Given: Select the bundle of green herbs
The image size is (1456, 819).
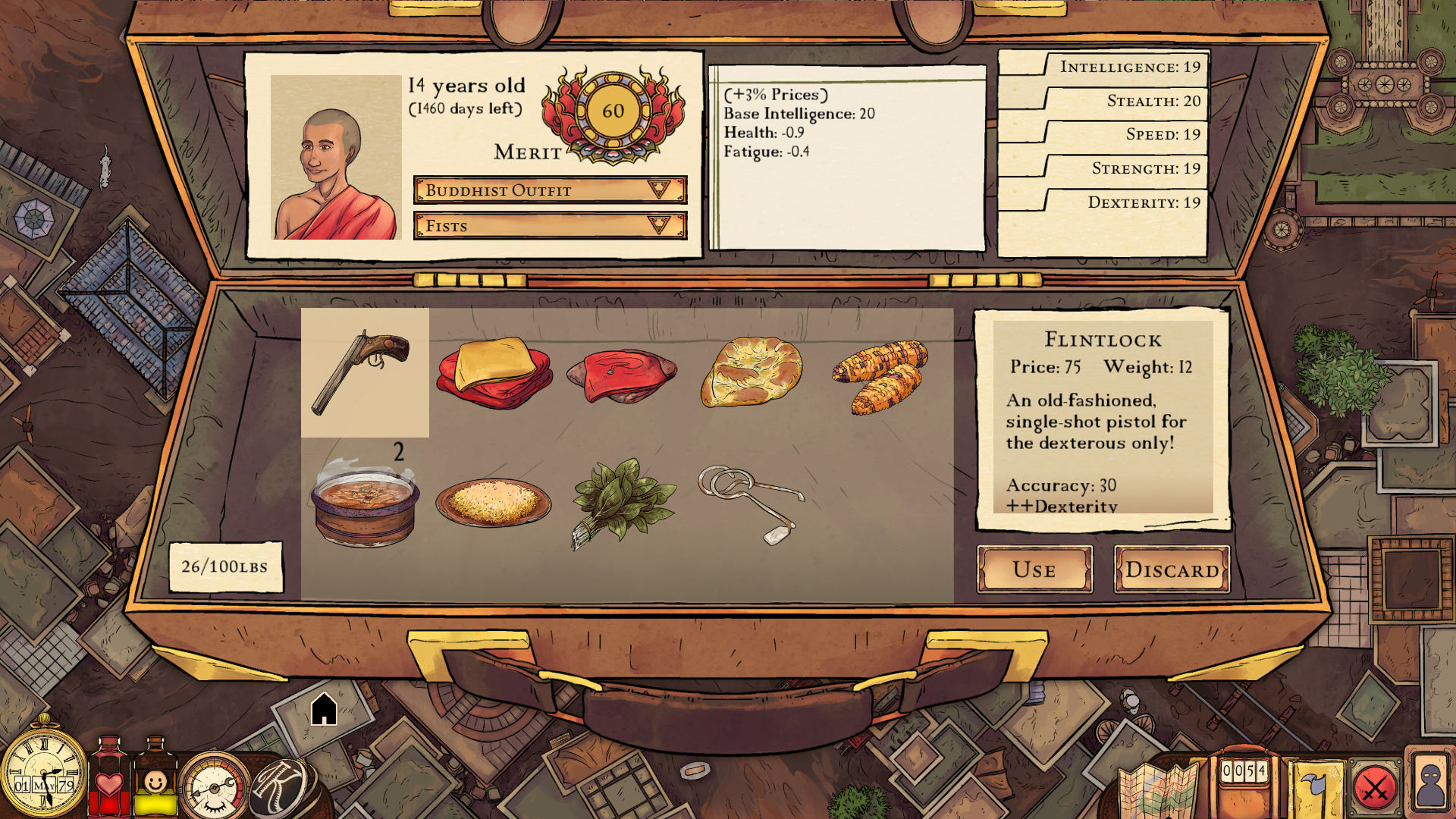Looking at the screenshot, I should pos(622,500).
